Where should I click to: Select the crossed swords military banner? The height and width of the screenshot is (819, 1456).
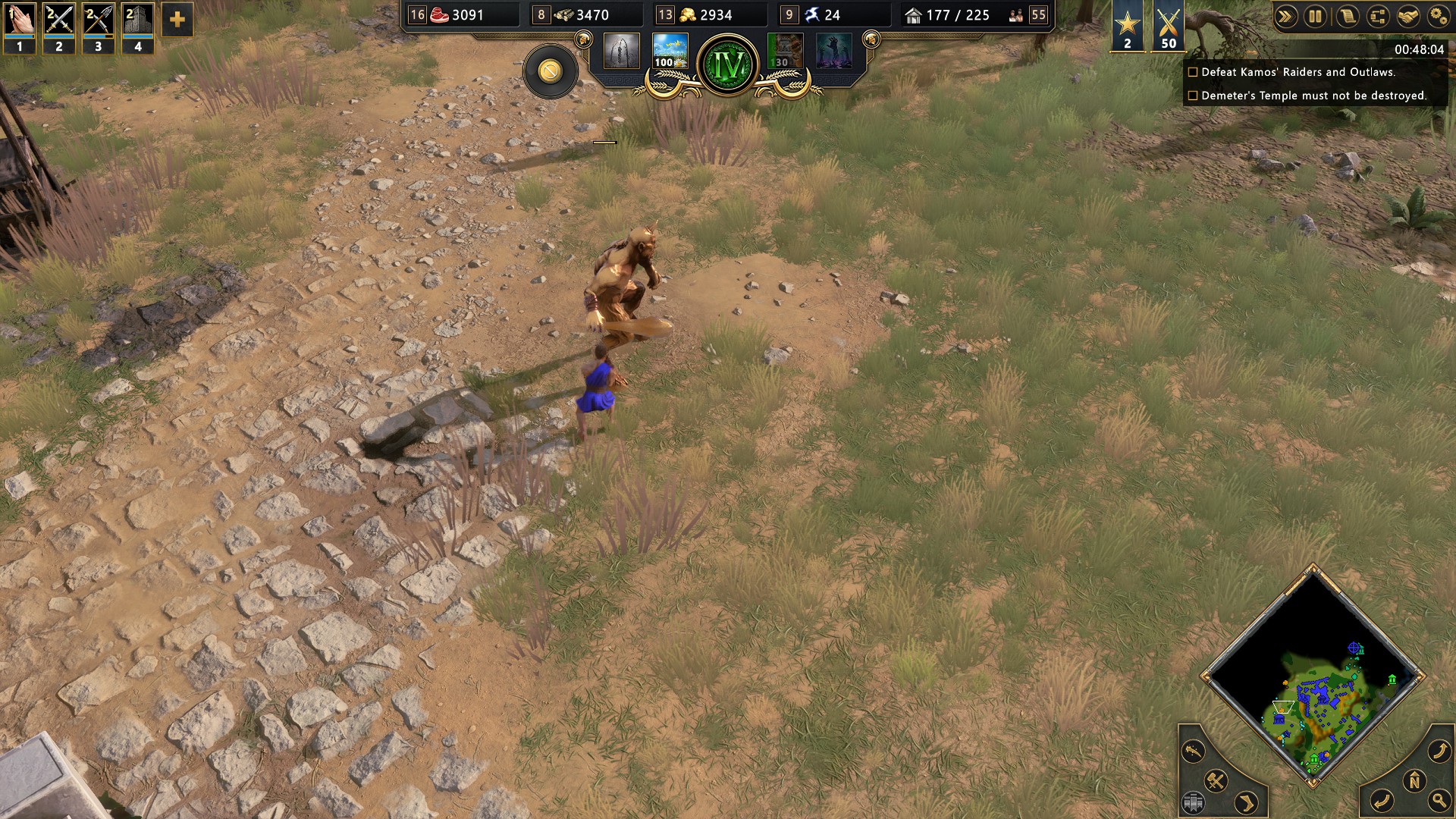(1169, 26)
